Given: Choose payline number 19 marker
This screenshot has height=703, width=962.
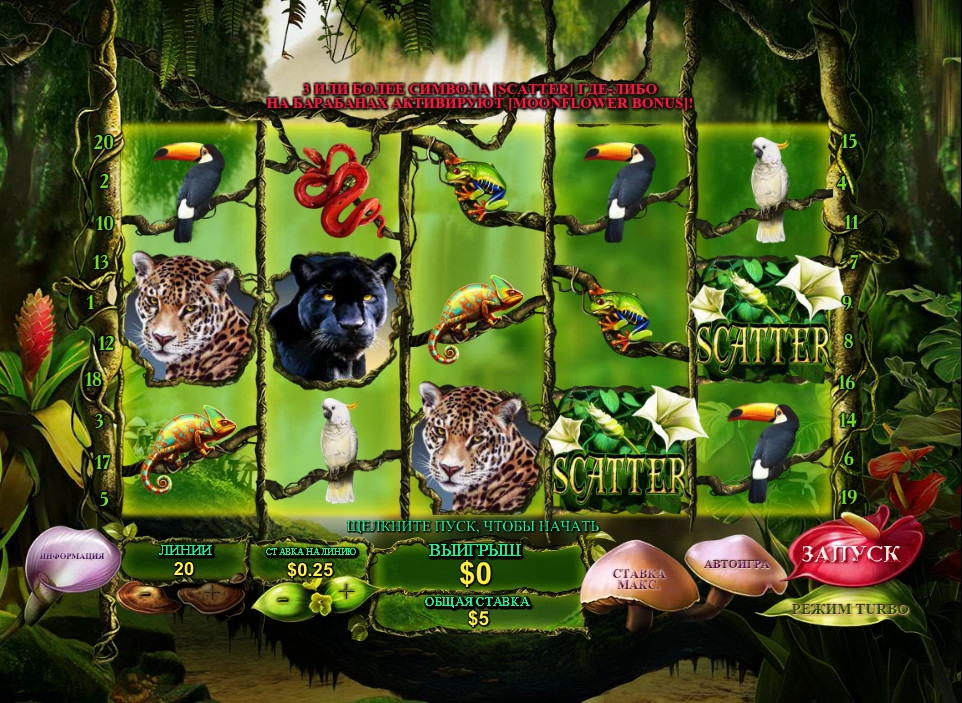Looking at the screenshot, I should [x=850, y=497].
